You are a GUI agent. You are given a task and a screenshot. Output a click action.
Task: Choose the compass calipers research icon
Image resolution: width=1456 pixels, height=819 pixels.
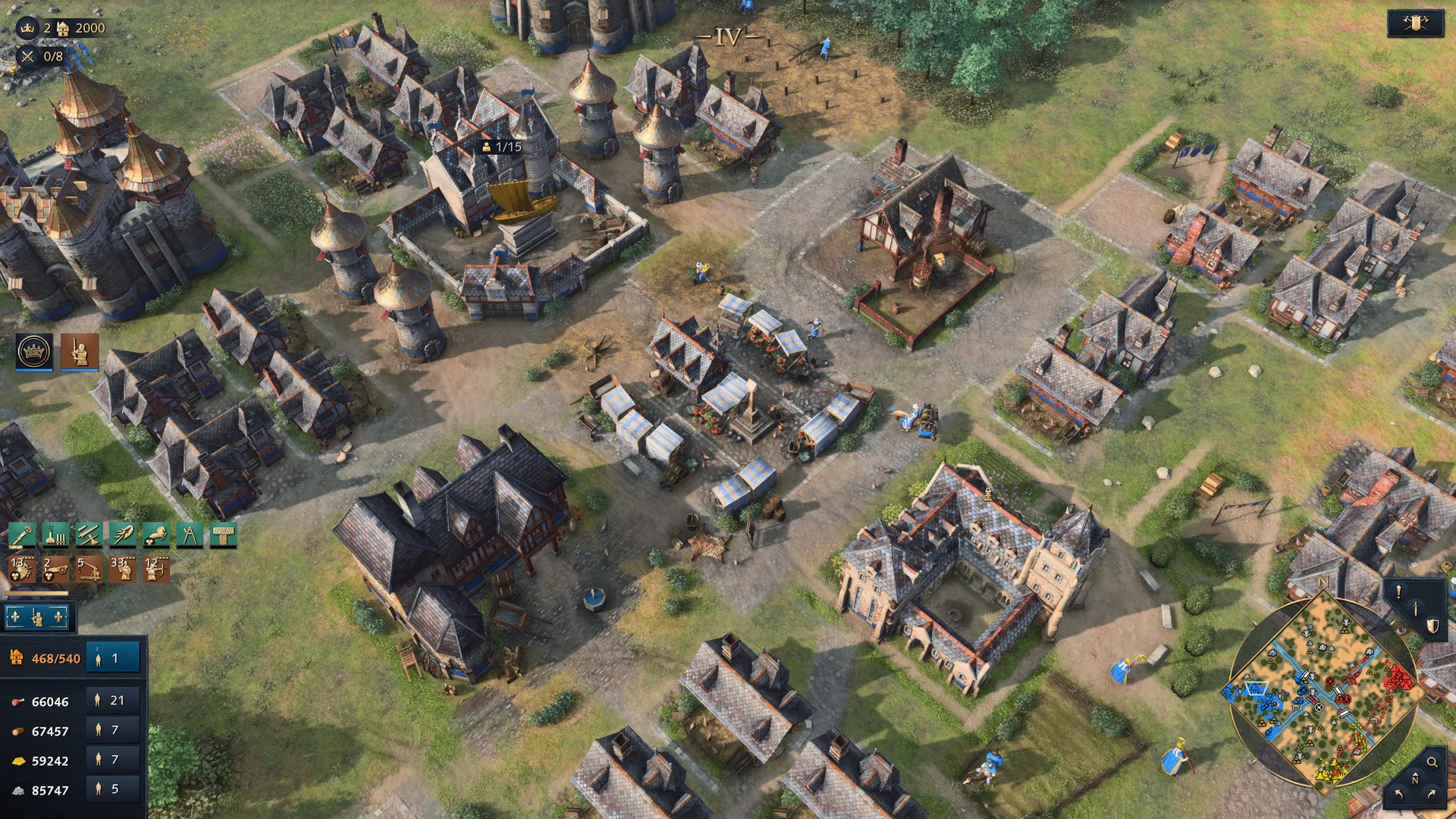(189, 535)
